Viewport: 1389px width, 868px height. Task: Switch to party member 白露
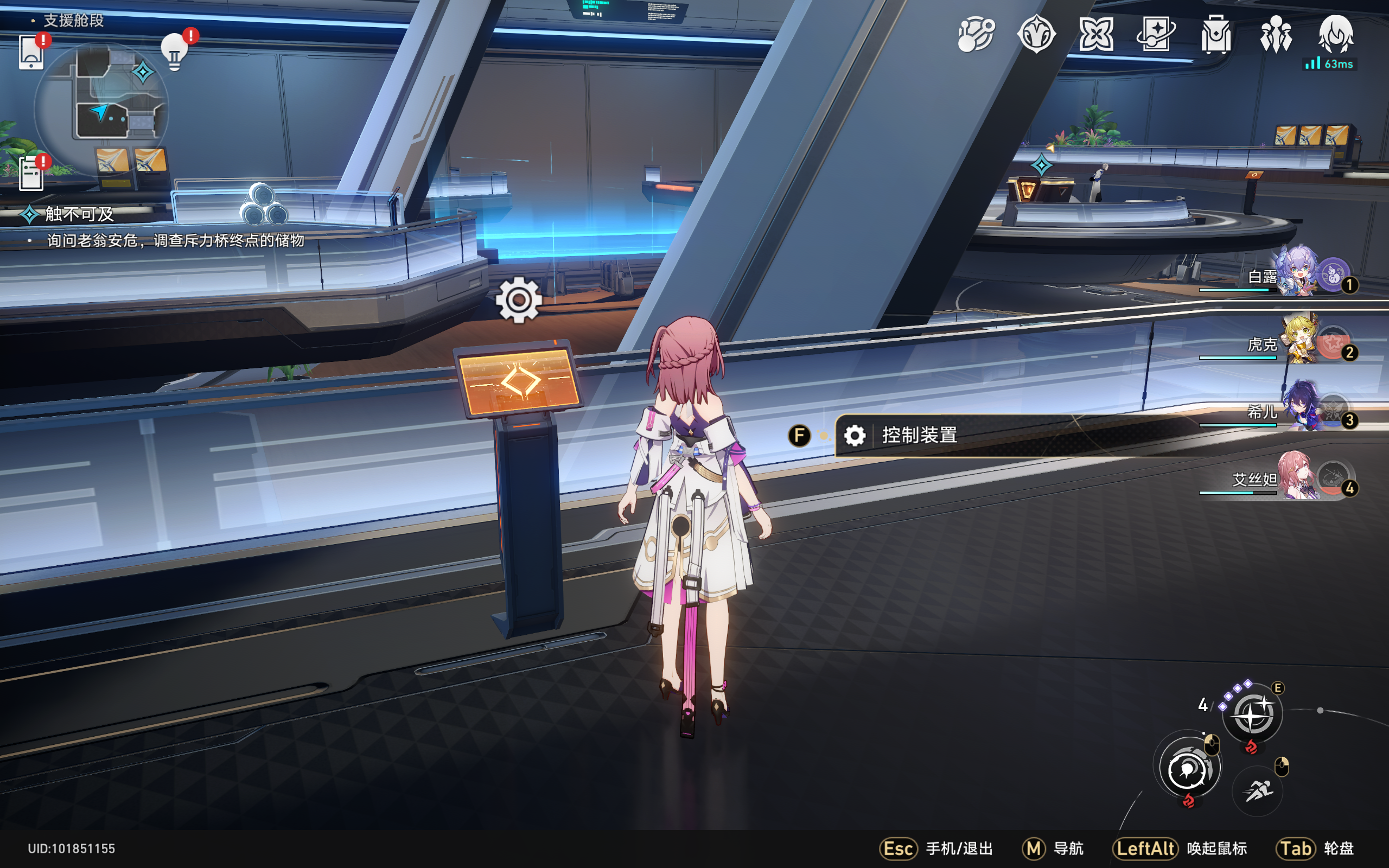click(1297, 275)
